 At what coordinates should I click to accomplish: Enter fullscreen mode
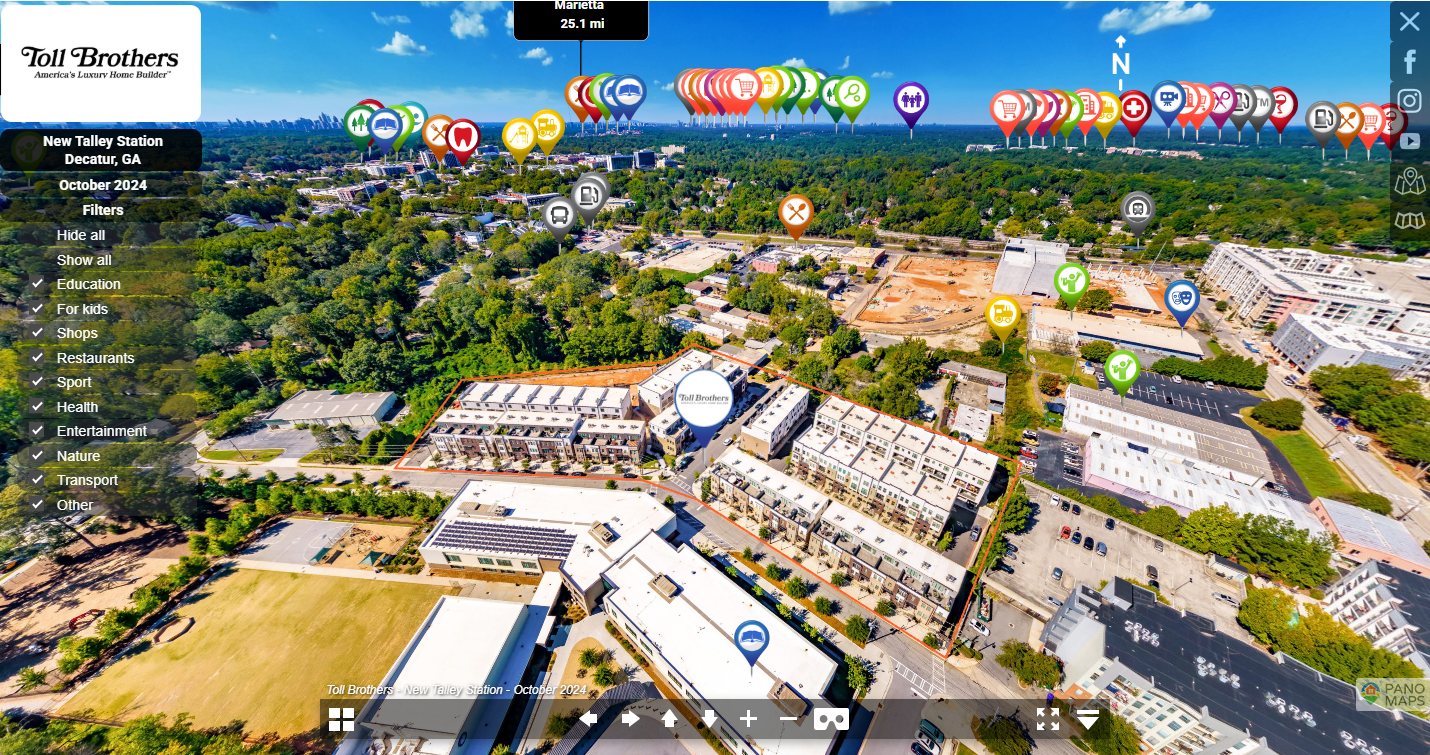pos(1048,719)
